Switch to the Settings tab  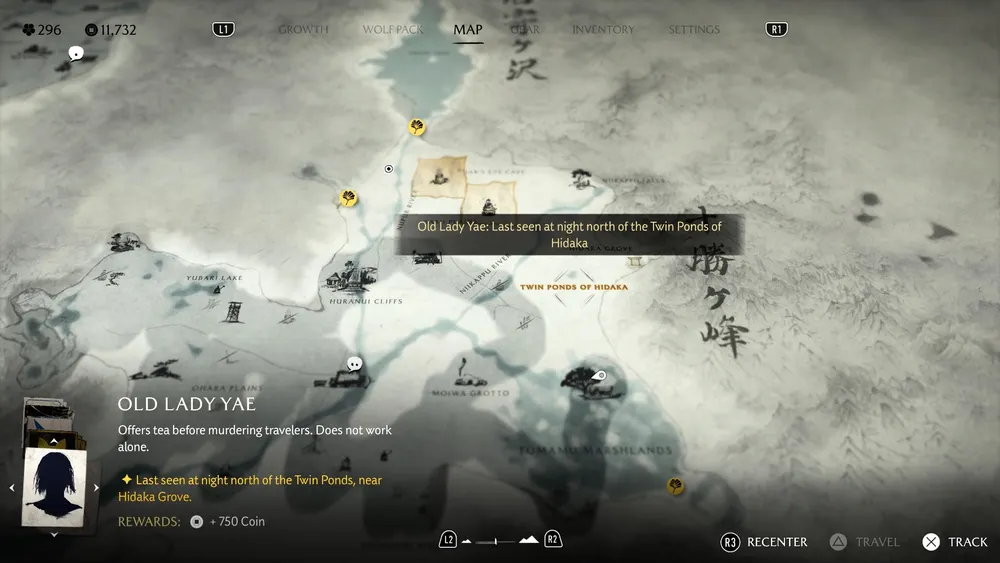(694, 29)
